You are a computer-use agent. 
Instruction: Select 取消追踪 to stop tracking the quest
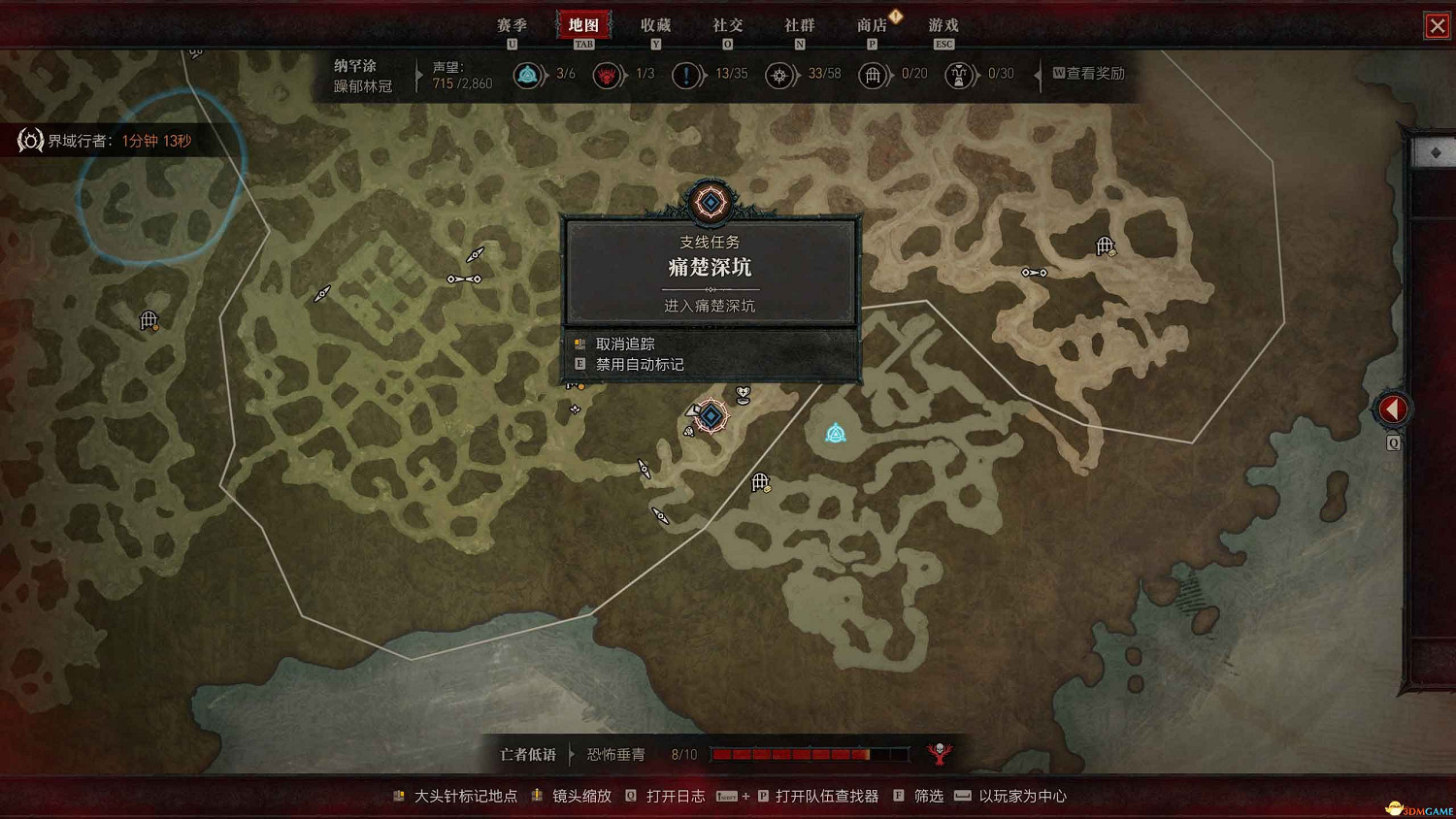625,343
